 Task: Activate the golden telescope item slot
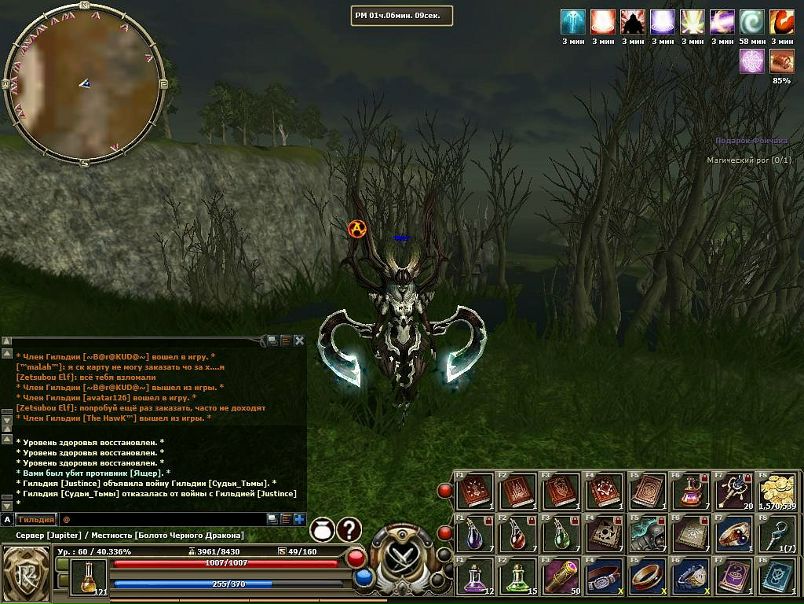pos(560,577)
